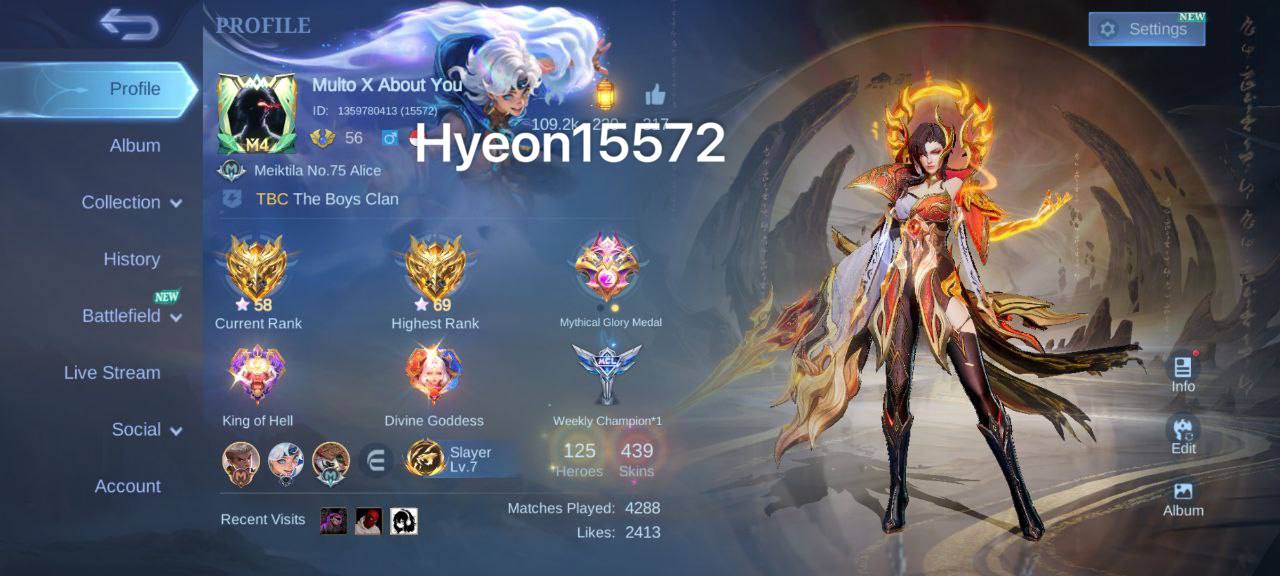Click the M4 player avatar

pyautogui.click(x=256, y=113)
